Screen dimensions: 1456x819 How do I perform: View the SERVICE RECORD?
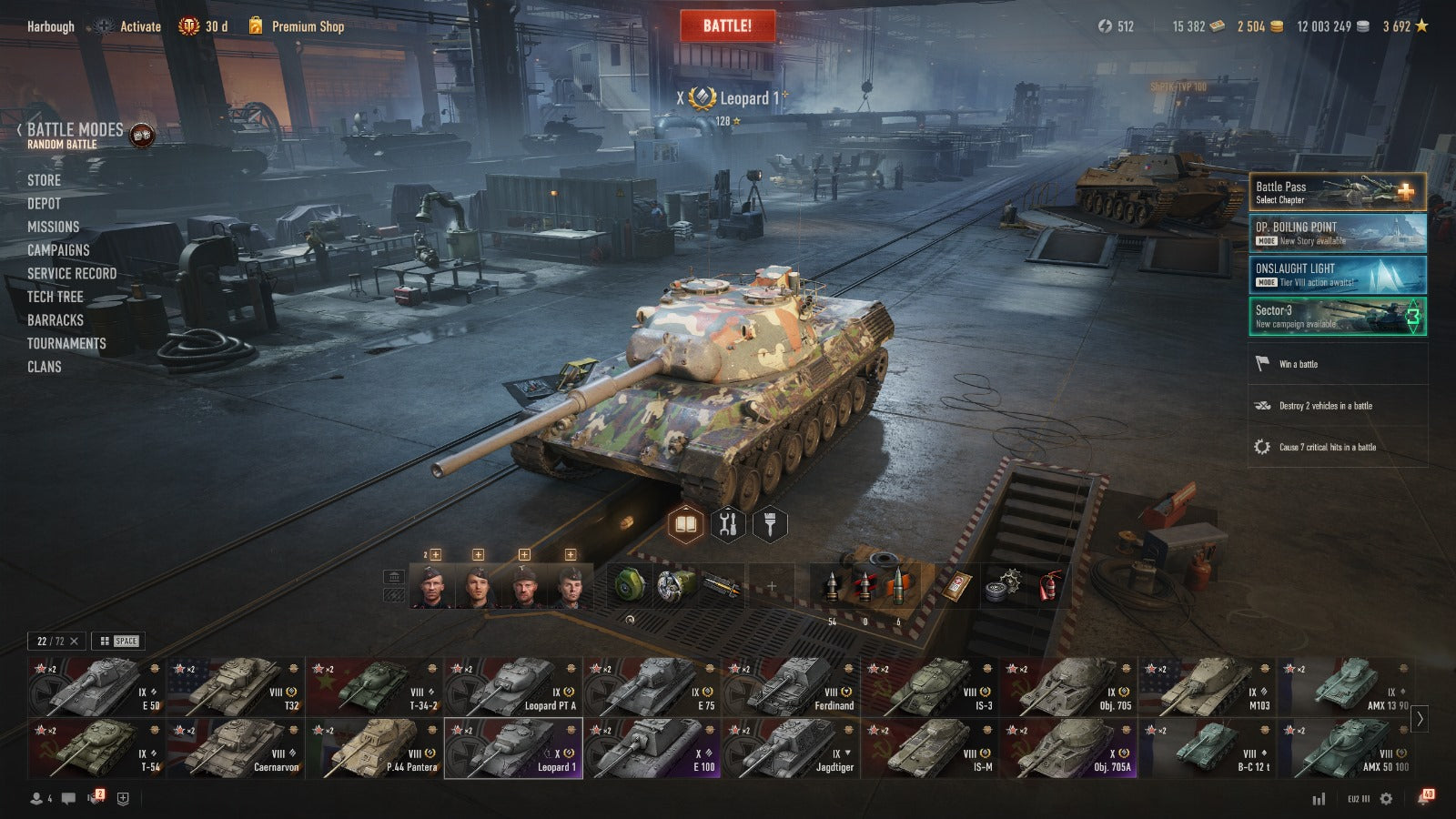coord(72,274)
